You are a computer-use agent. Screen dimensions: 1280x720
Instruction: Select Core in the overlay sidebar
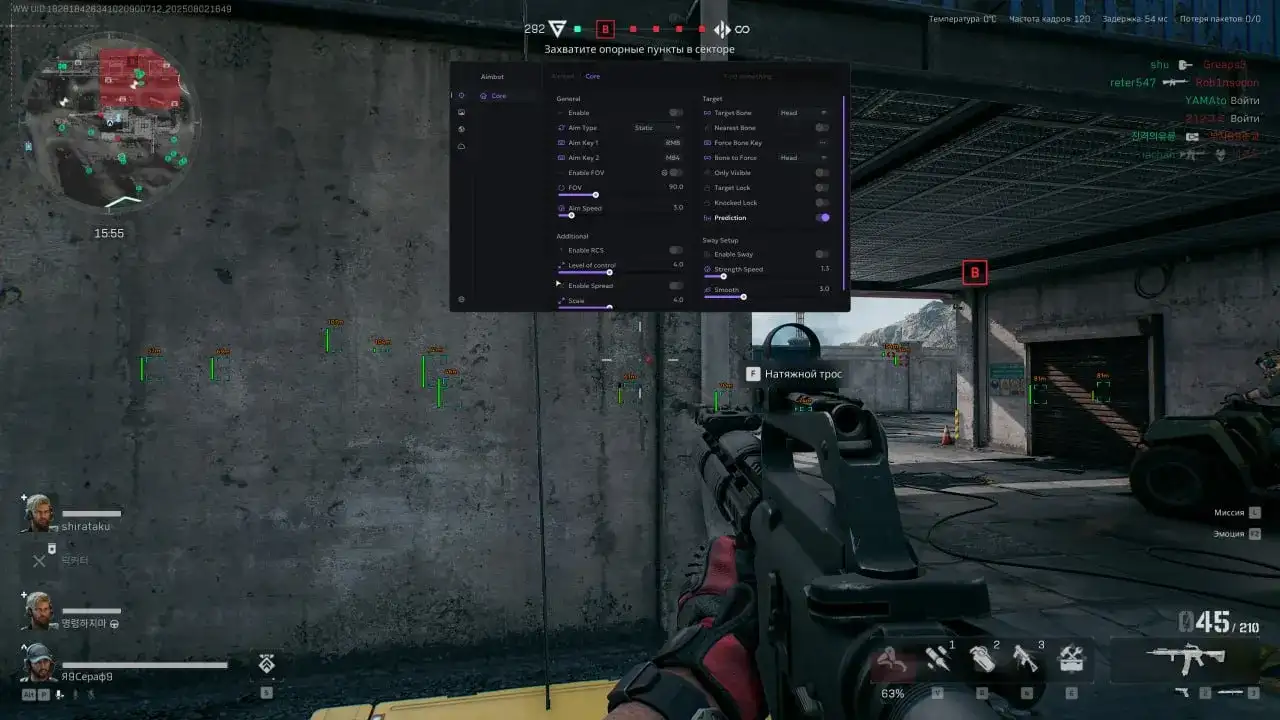[498, 96]
